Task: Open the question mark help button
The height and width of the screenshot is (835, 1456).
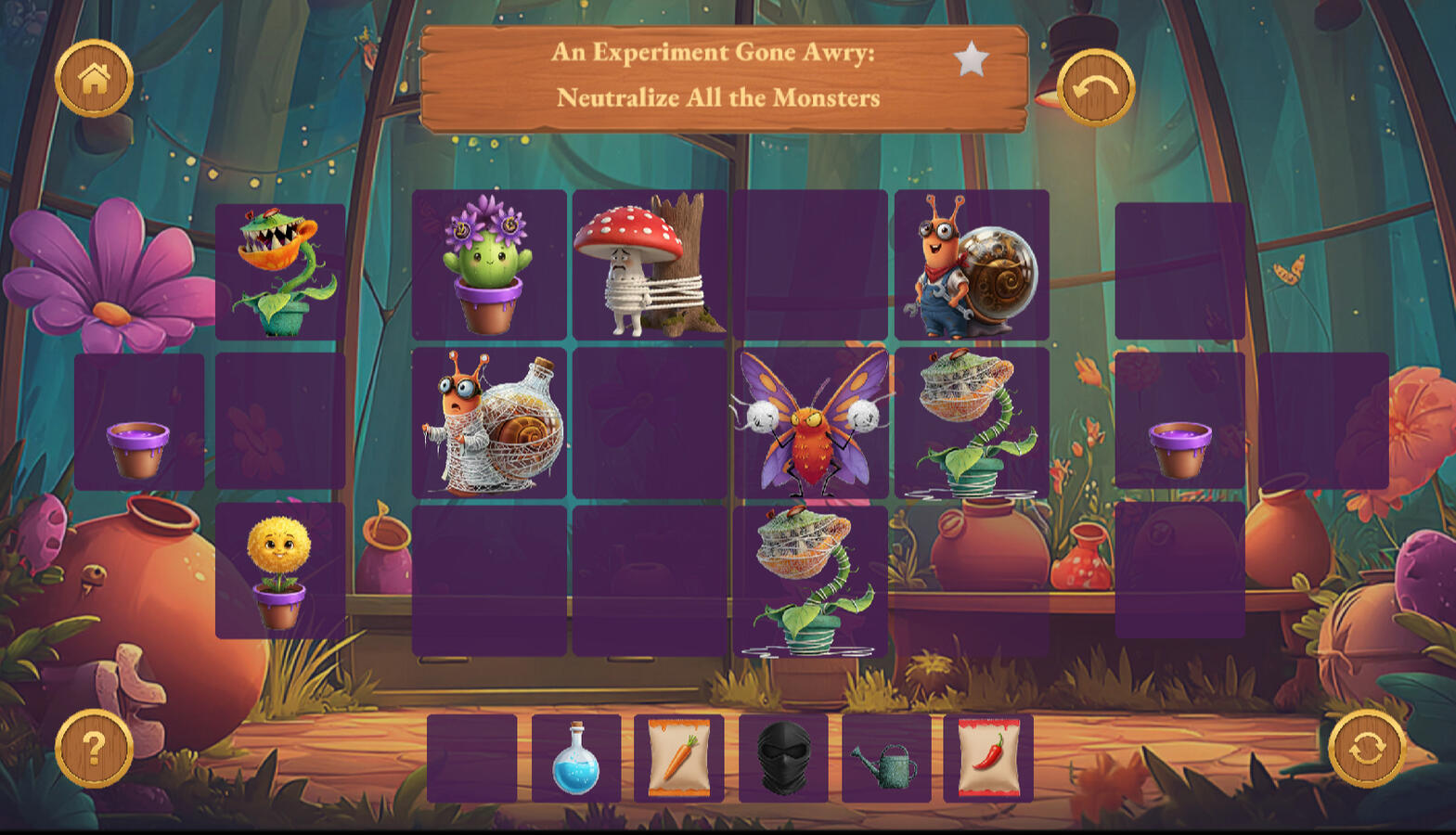Action: [94, 748]
